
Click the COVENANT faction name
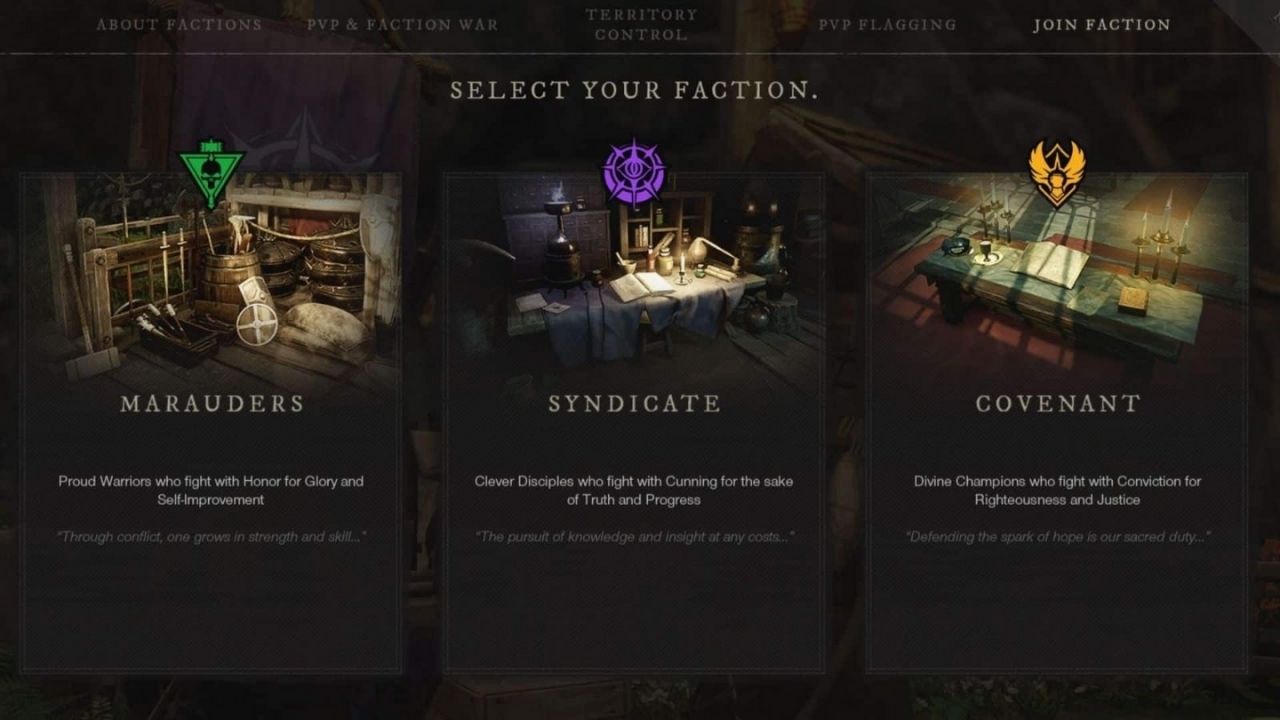[1059, 405]
